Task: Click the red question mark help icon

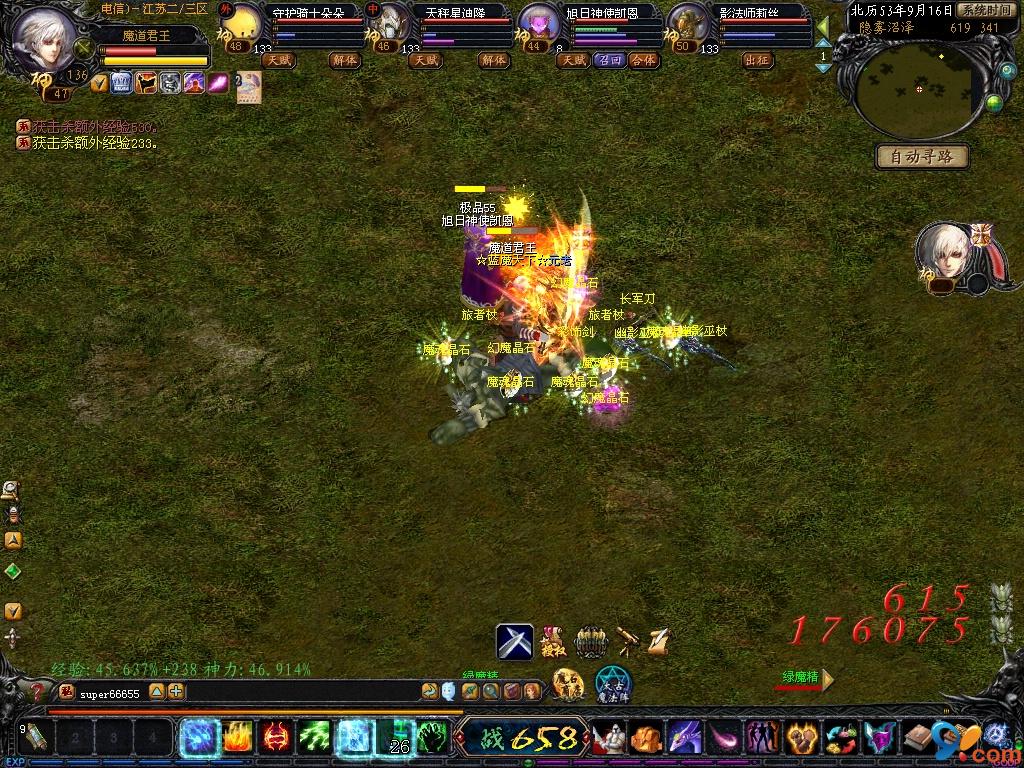Action: click(38, 691)
